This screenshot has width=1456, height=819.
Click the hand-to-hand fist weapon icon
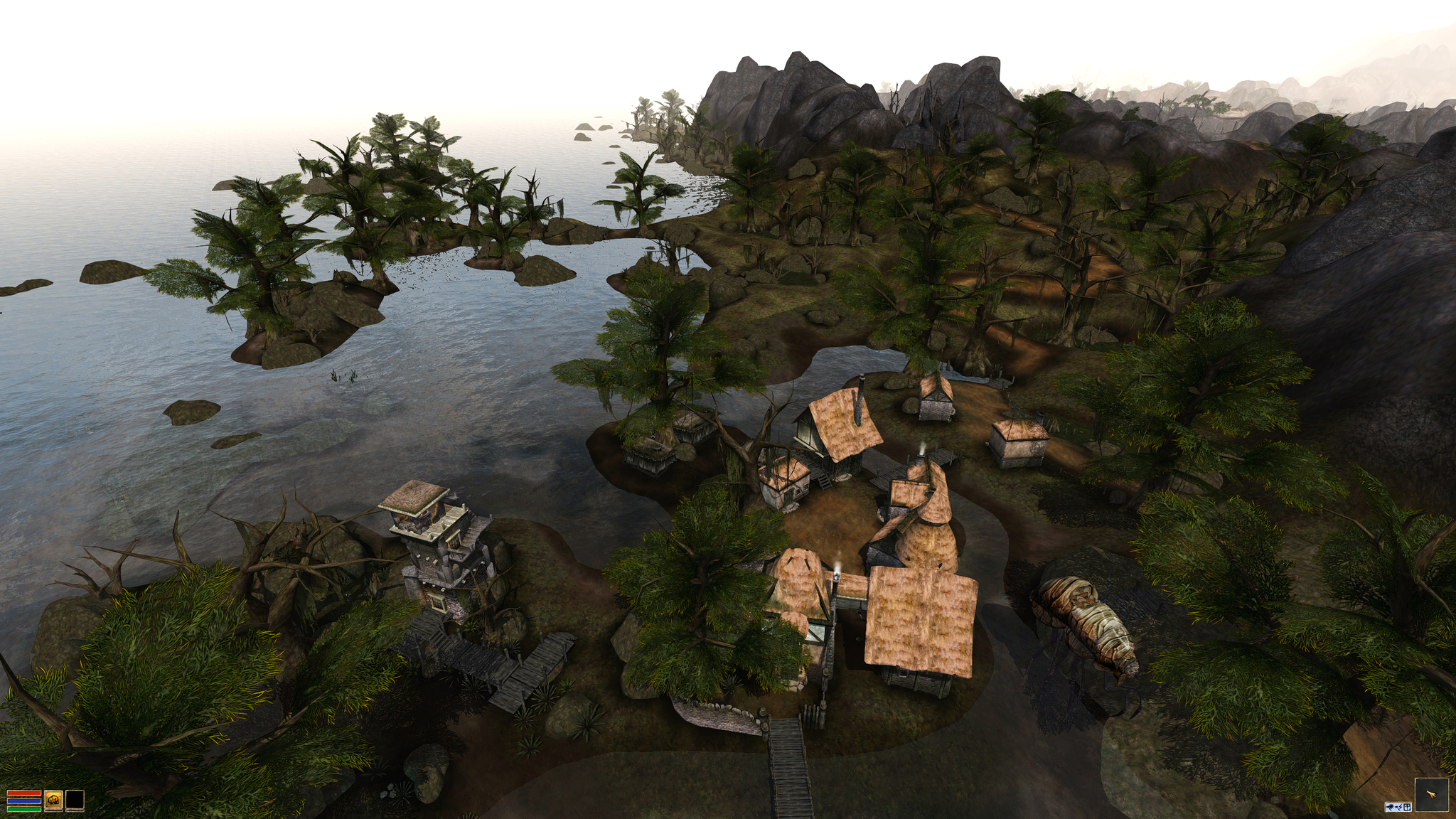[x=53, y=800]
